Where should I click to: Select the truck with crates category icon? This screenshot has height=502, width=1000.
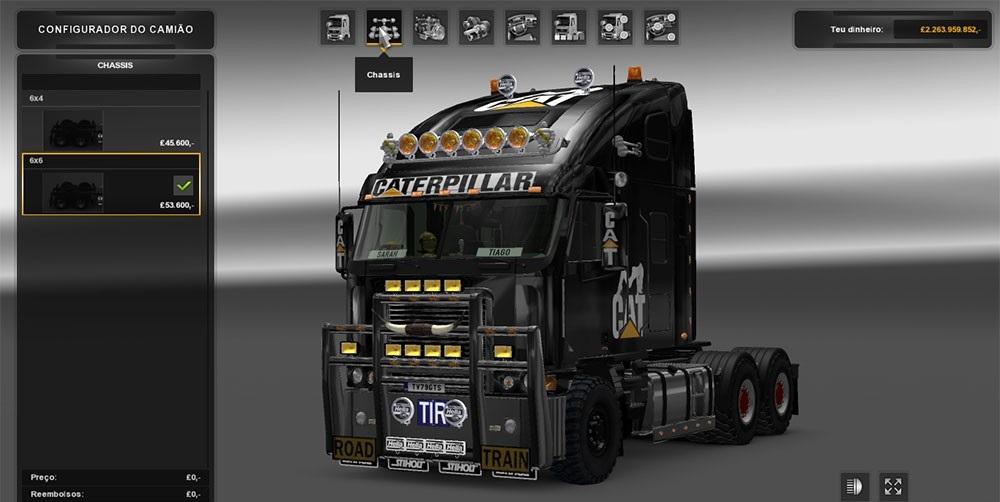[x=568, y=27]
